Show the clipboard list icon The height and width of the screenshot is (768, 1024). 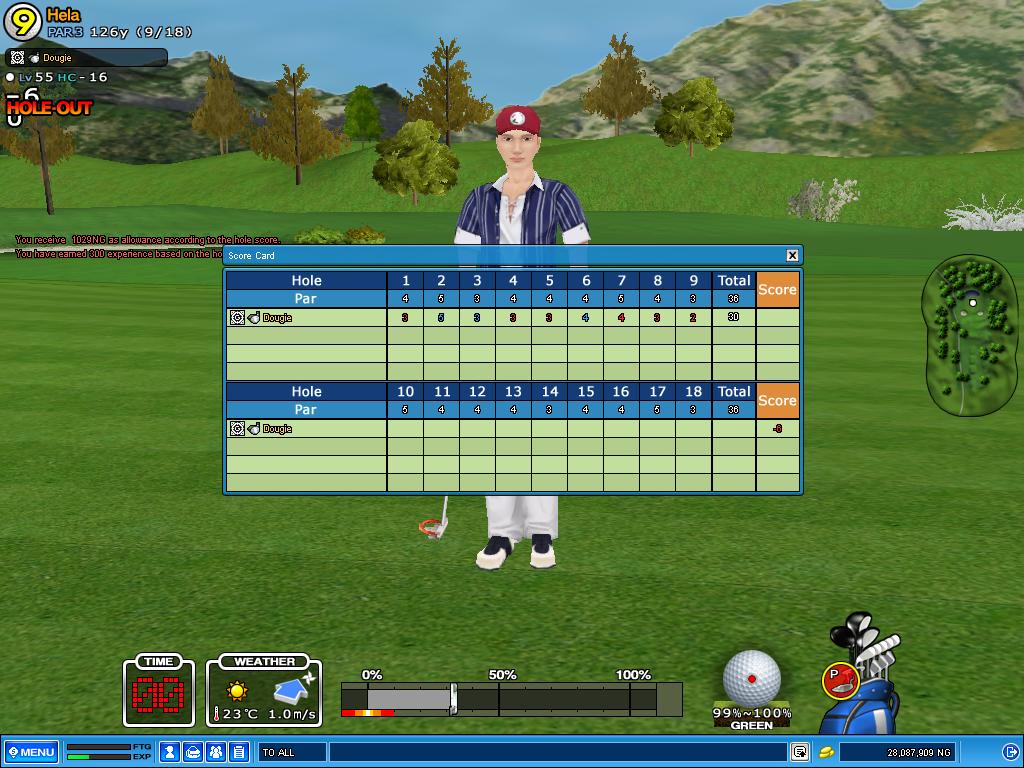(239, 752)
